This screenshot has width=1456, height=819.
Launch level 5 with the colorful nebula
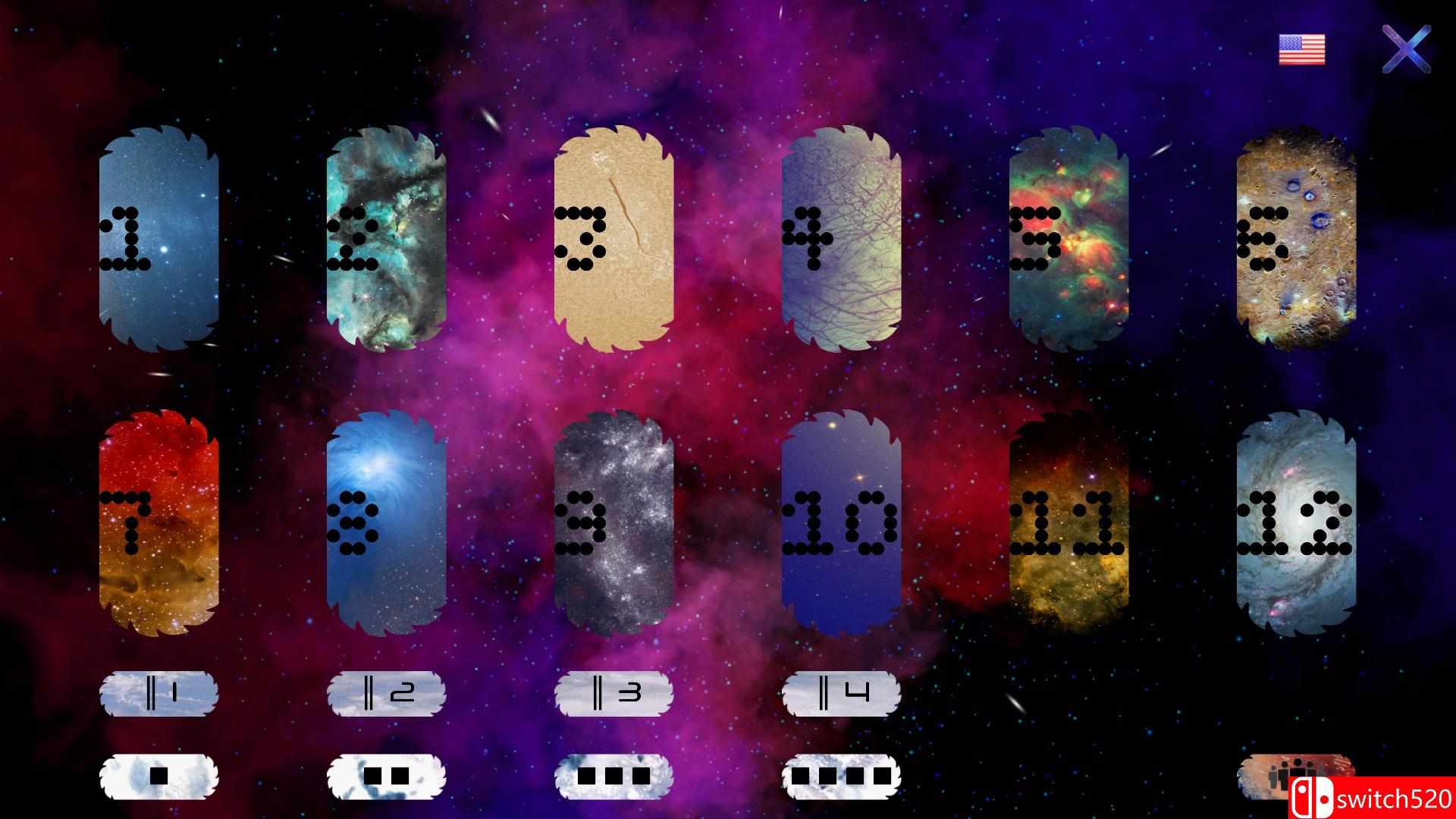(x=1069, y=239)
